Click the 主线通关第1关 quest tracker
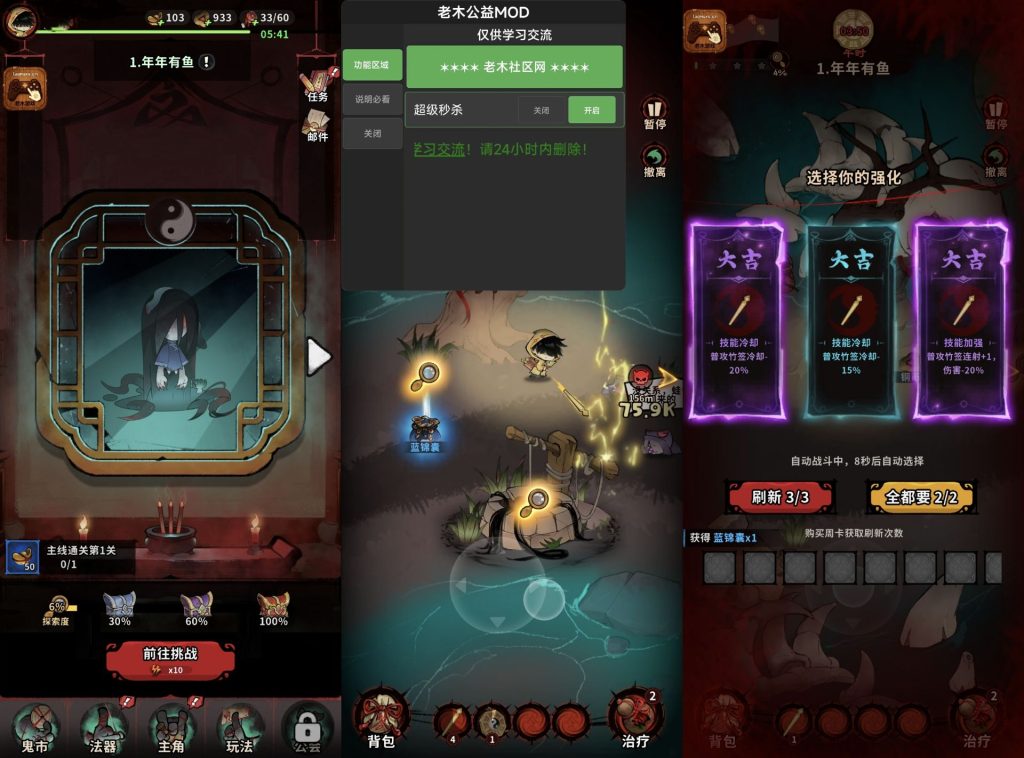This screenshot has width=1024, height=758. click(x=70, y=557)
